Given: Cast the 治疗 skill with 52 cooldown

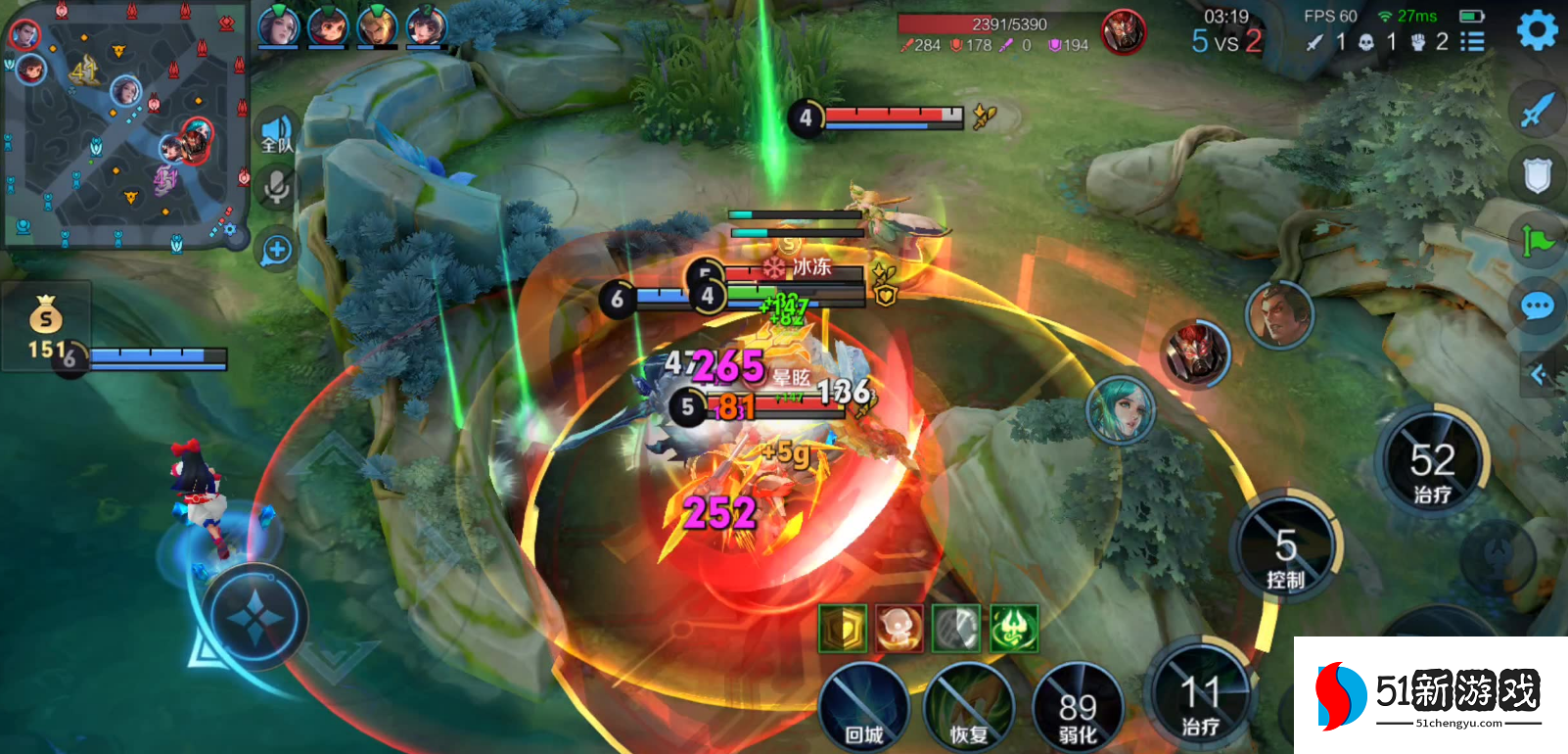Looking at the screenshot, I should (1432, 464).
